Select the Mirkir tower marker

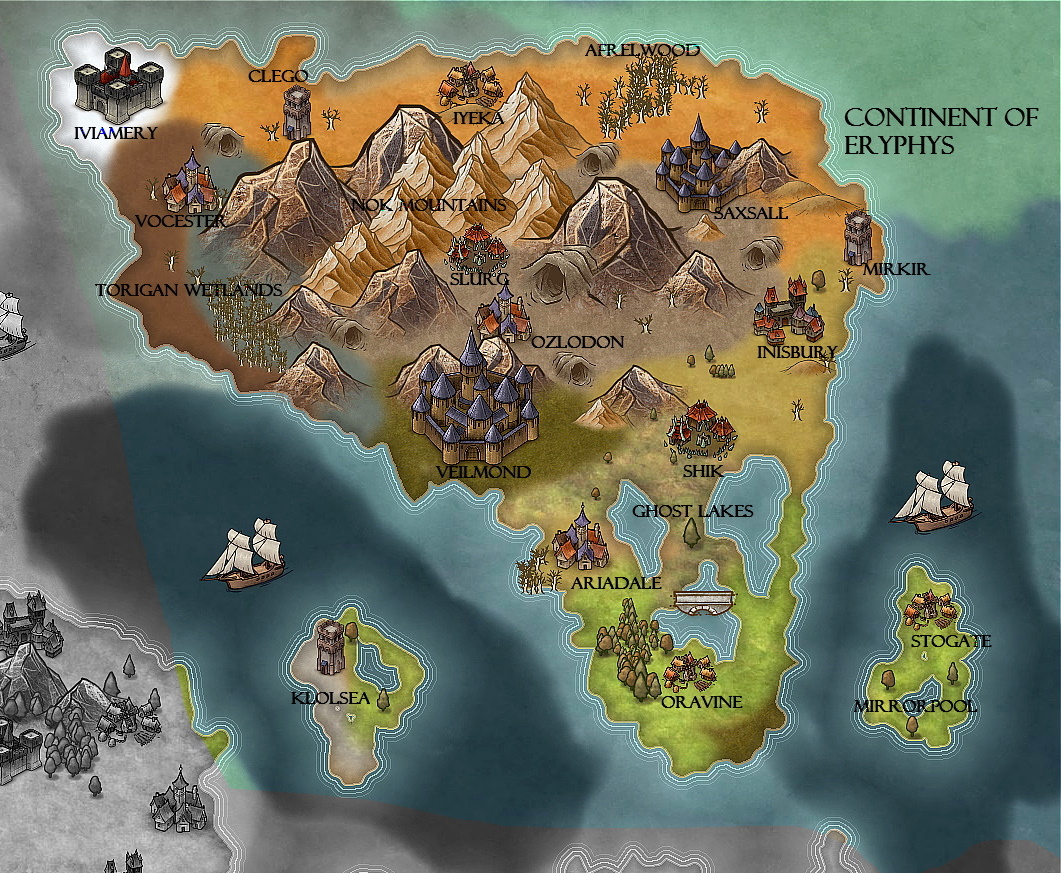[x=858, y=237]
